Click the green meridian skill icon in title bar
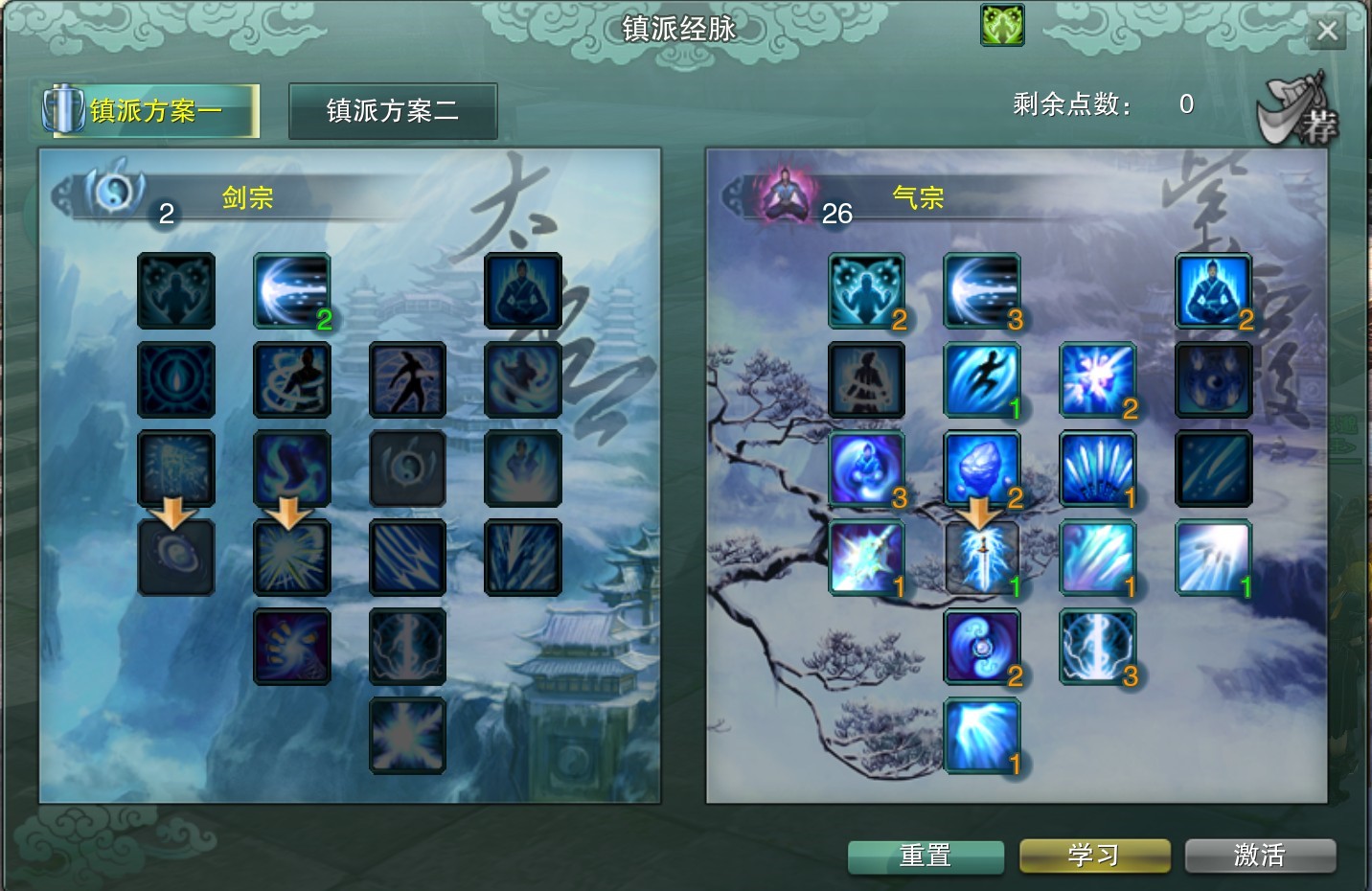The height and width of the screenshot is (891, 1372). [x=1000, y=26]
